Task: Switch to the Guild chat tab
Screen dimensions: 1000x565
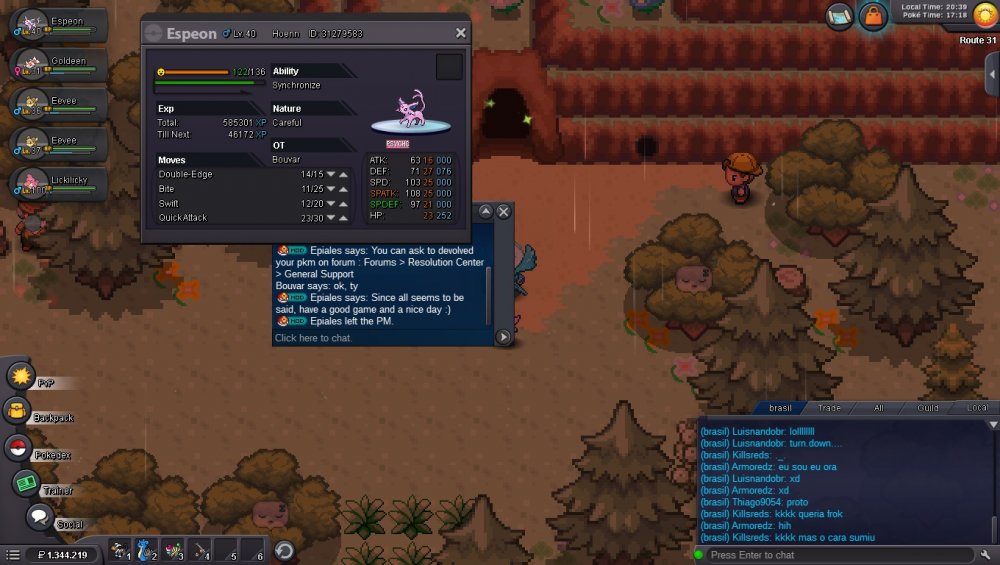Action: pyautogui.click(x=928, y=408)
